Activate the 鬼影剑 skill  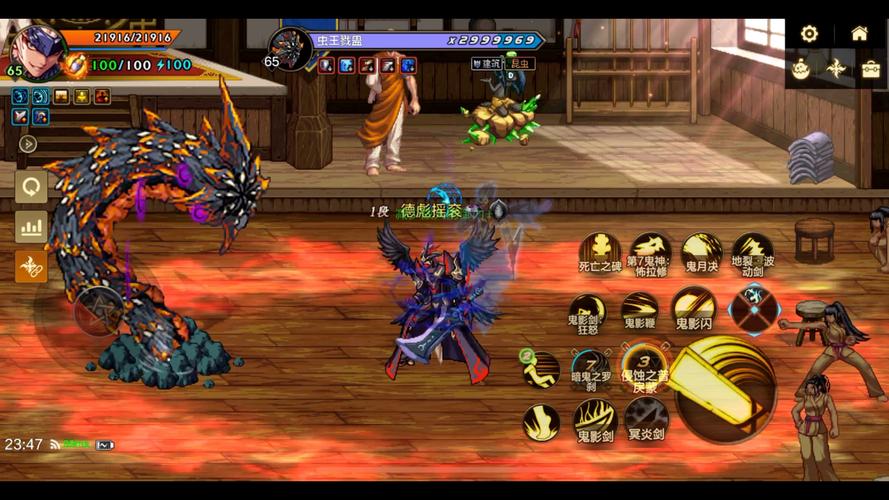tap(594, 420)
